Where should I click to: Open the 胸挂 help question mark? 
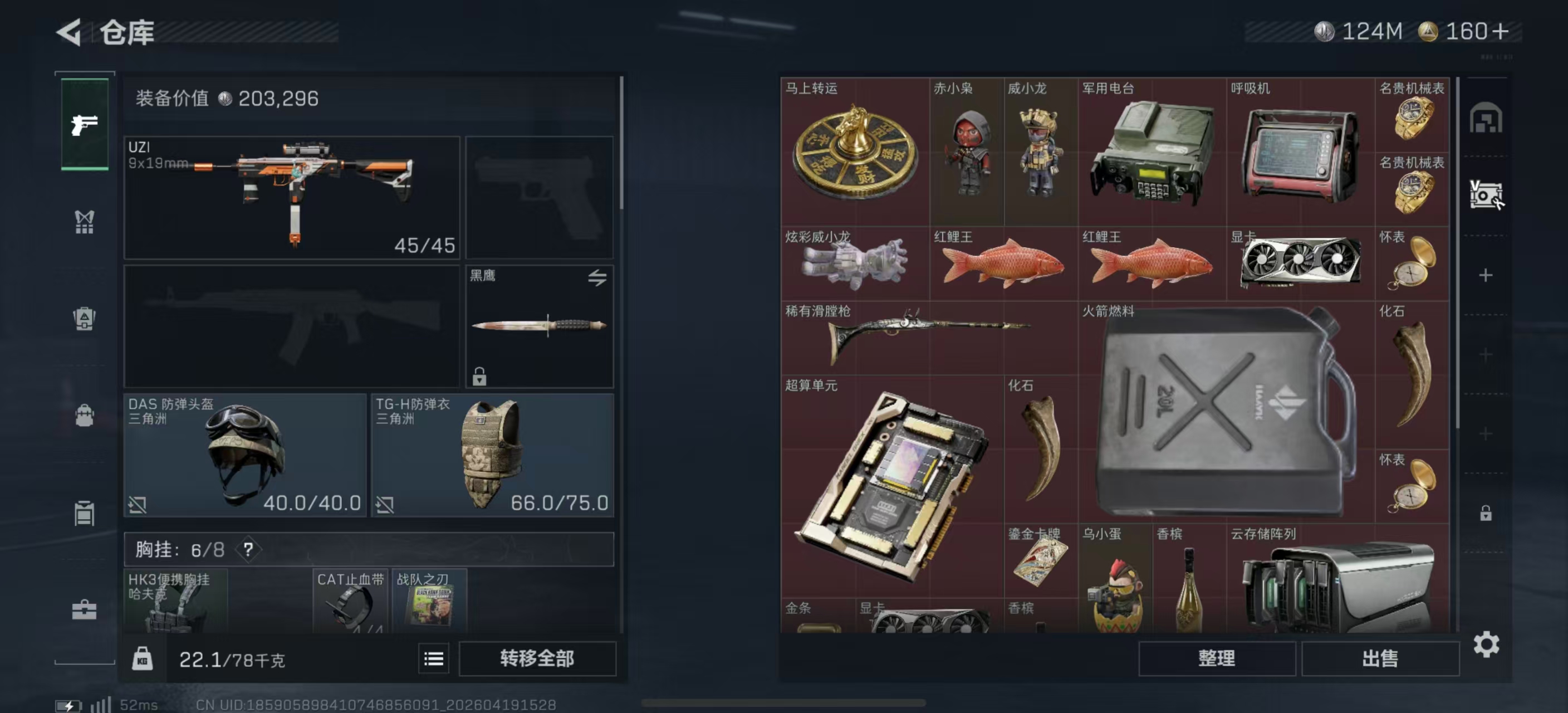pos(248,549)
